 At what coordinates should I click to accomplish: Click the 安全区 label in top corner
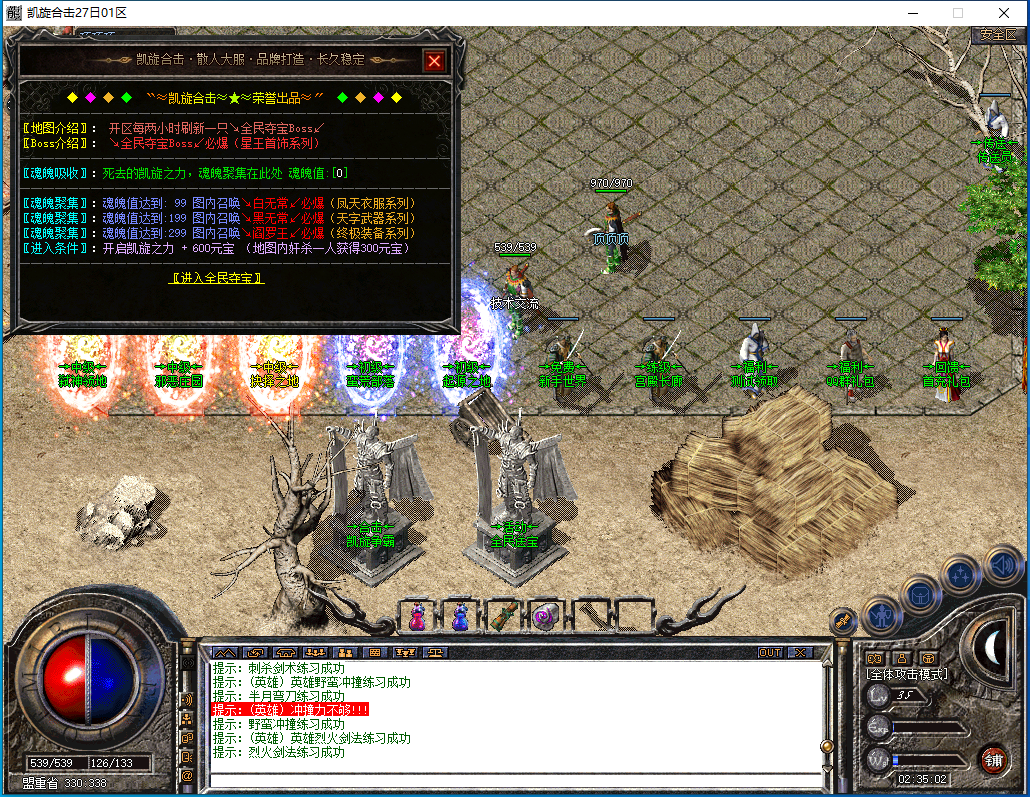(x=997, y=34)
